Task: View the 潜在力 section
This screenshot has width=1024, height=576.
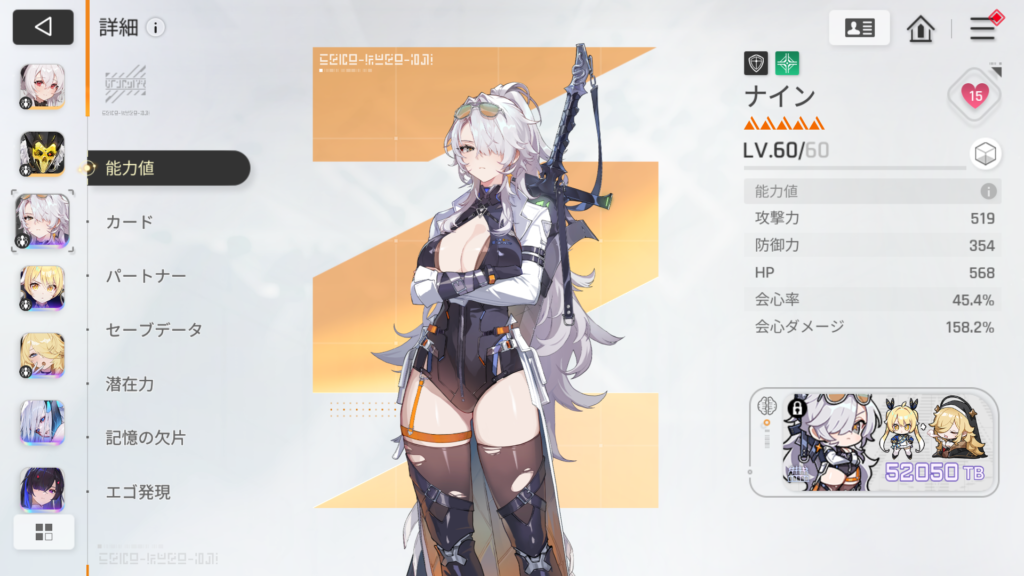Action: [x=130, y=384]
